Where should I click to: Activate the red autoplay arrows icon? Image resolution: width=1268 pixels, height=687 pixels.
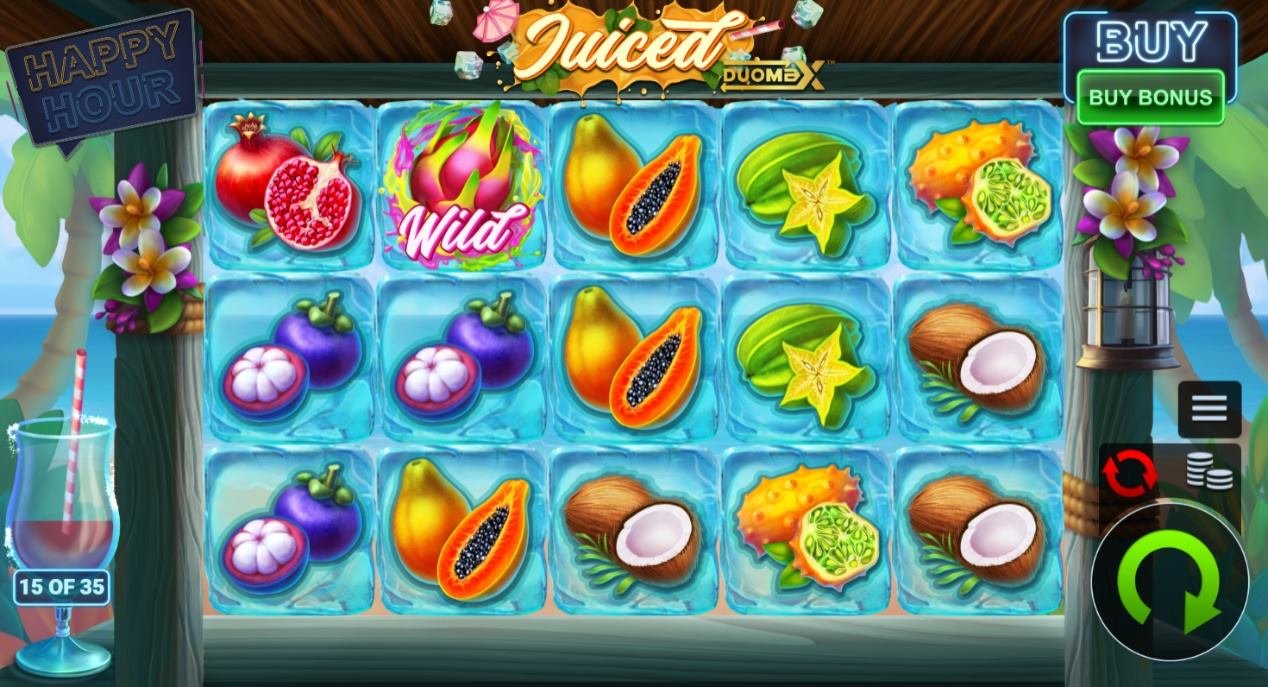(x=1129, y=472)
